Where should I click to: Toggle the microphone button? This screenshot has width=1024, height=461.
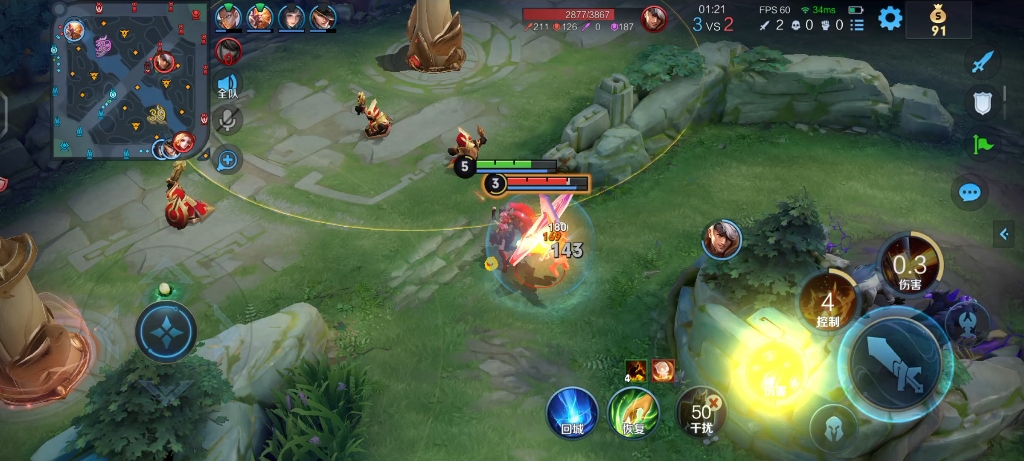[227, 121]
